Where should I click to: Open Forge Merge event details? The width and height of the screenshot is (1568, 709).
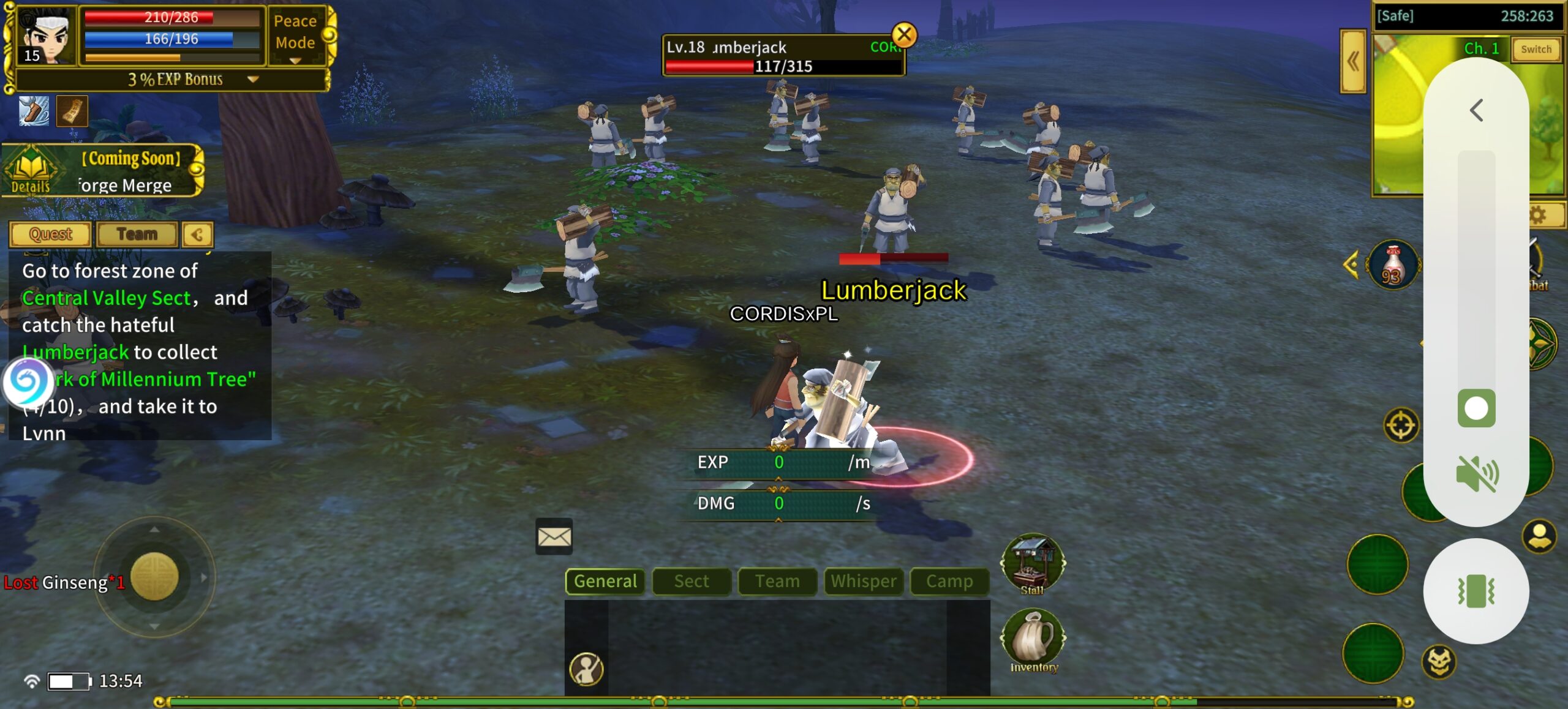(x=31, y=171)
